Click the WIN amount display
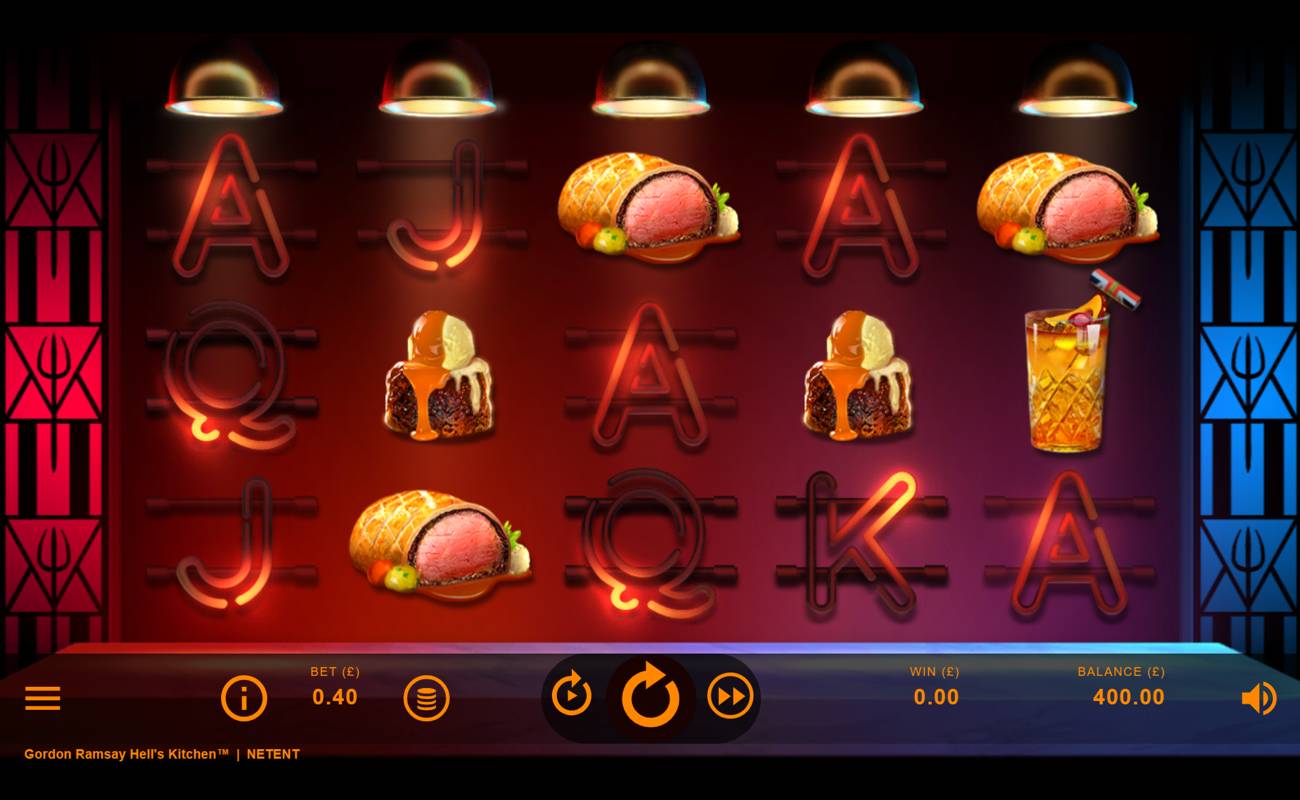 935,697
